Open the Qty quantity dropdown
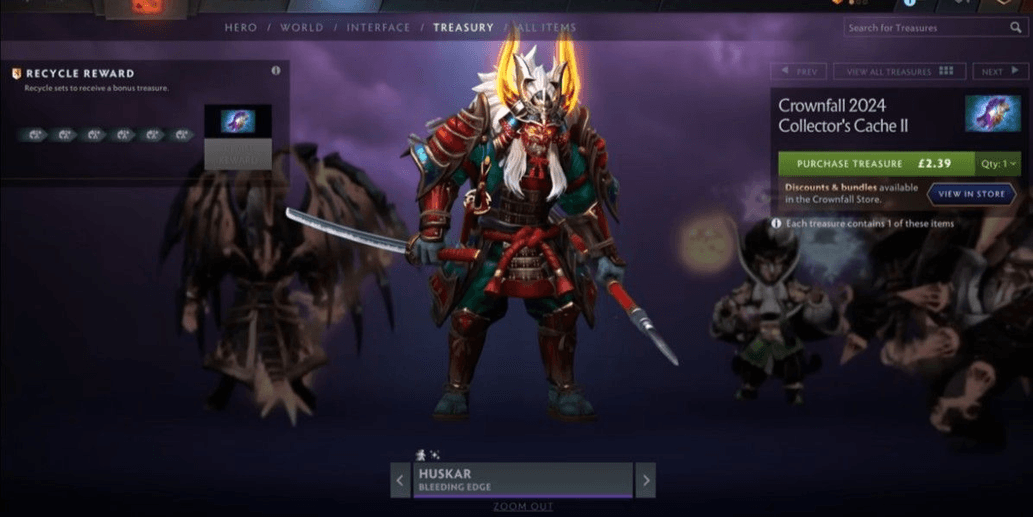This screenshot has height=517, width=1033. (x=998, y=163)
